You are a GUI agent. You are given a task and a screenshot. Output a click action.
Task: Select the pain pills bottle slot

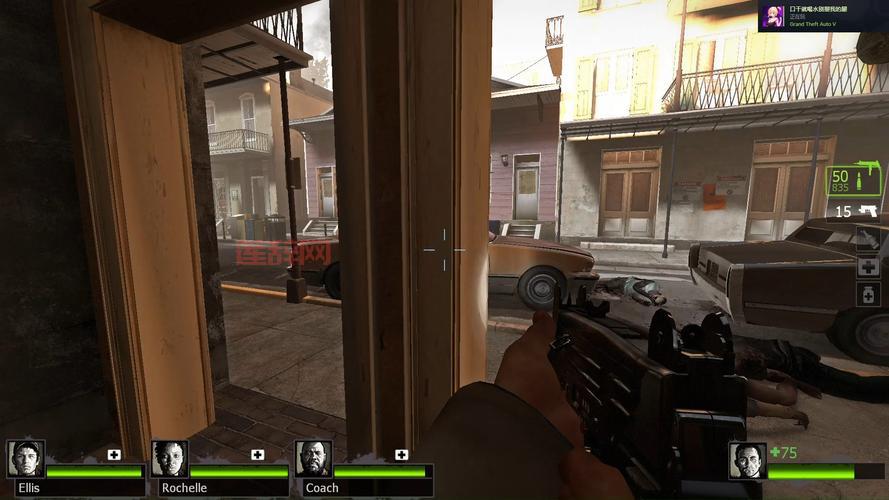click(x=867, y=294)
